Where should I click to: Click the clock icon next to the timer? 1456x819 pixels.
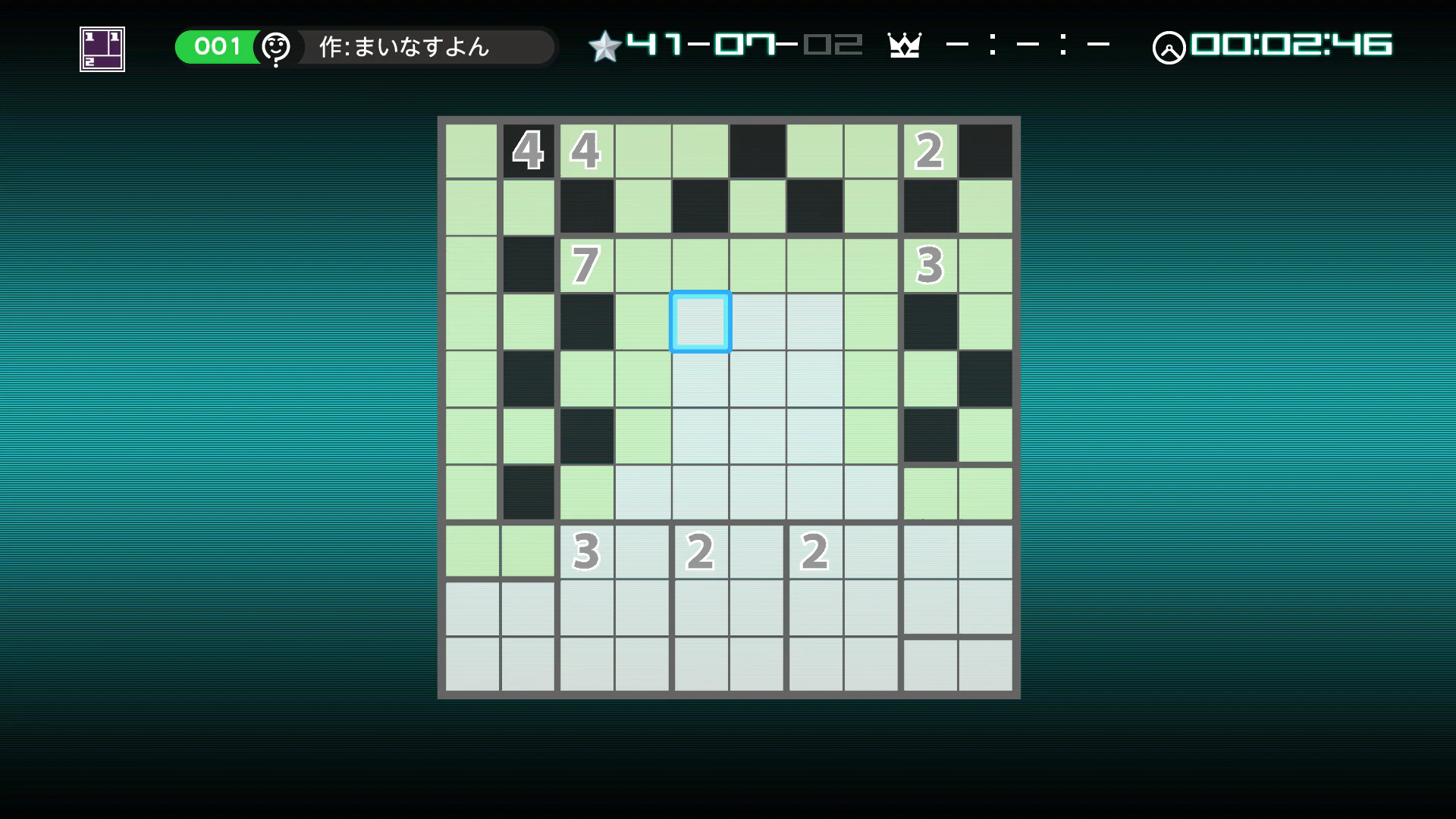1169,47
